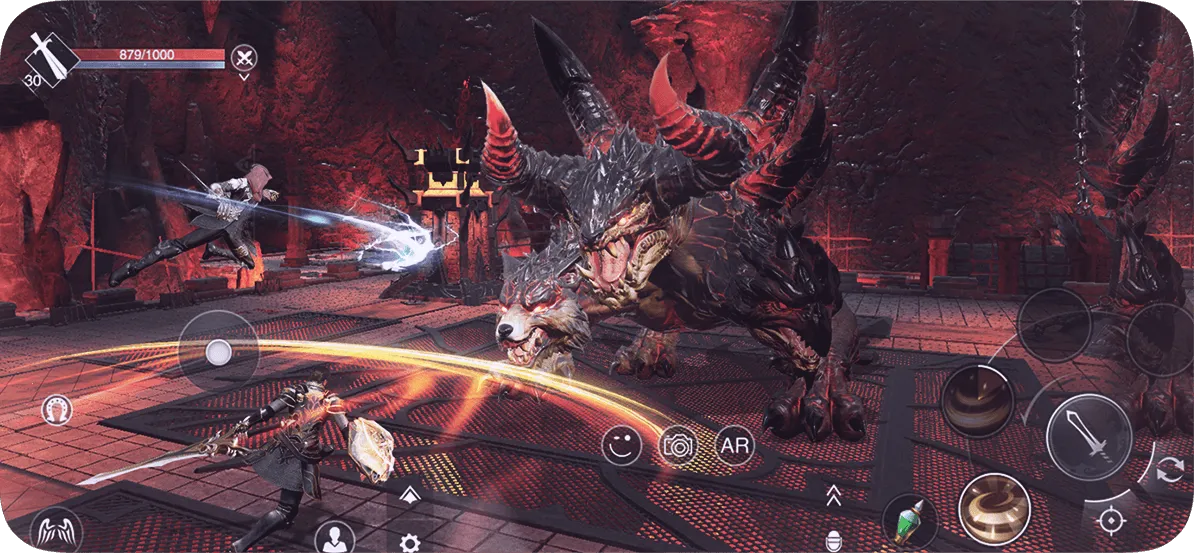Activate the wings icon button
The height and width of the screenshot is (553, 1194).
pyautogui.click(x=55, y=530)
